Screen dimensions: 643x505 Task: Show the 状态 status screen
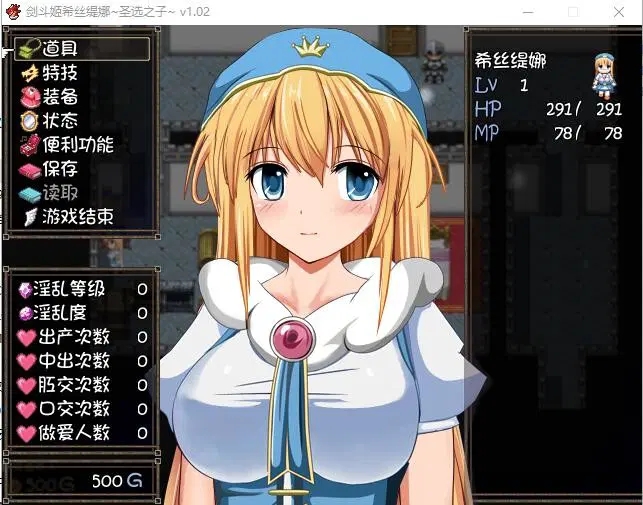(x=60, y=121)
